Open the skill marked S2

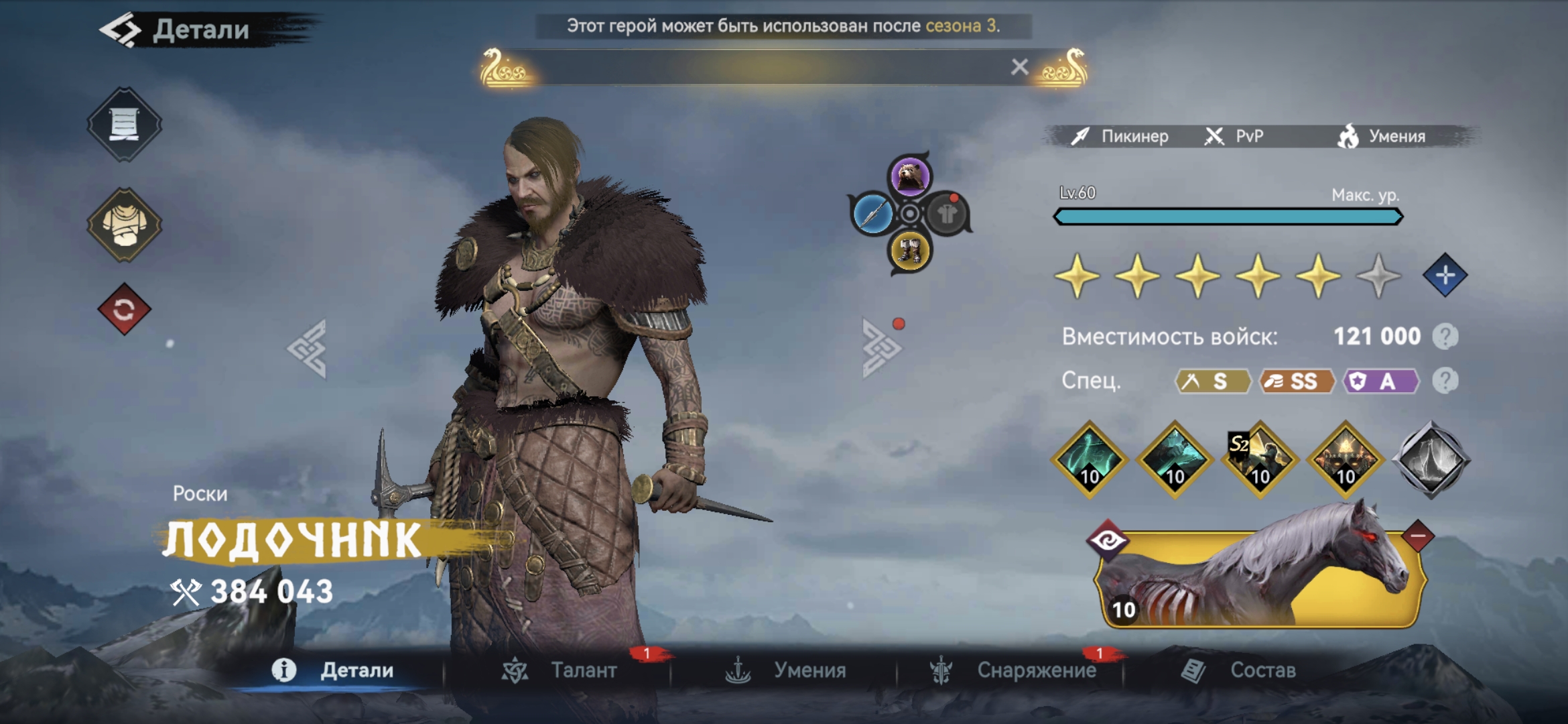[1260, 460]
